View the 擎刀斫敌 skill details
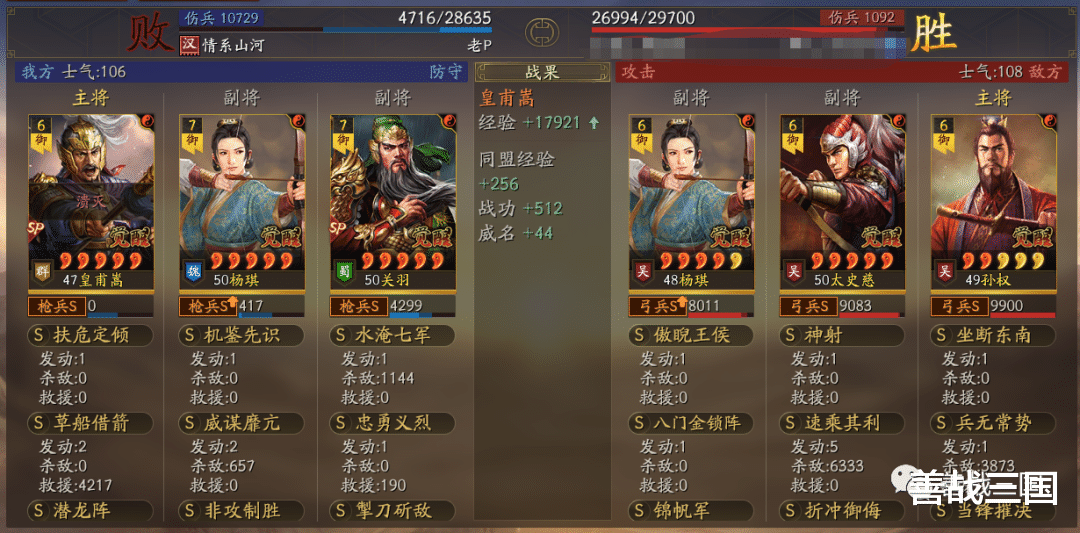 pos(393,511)
